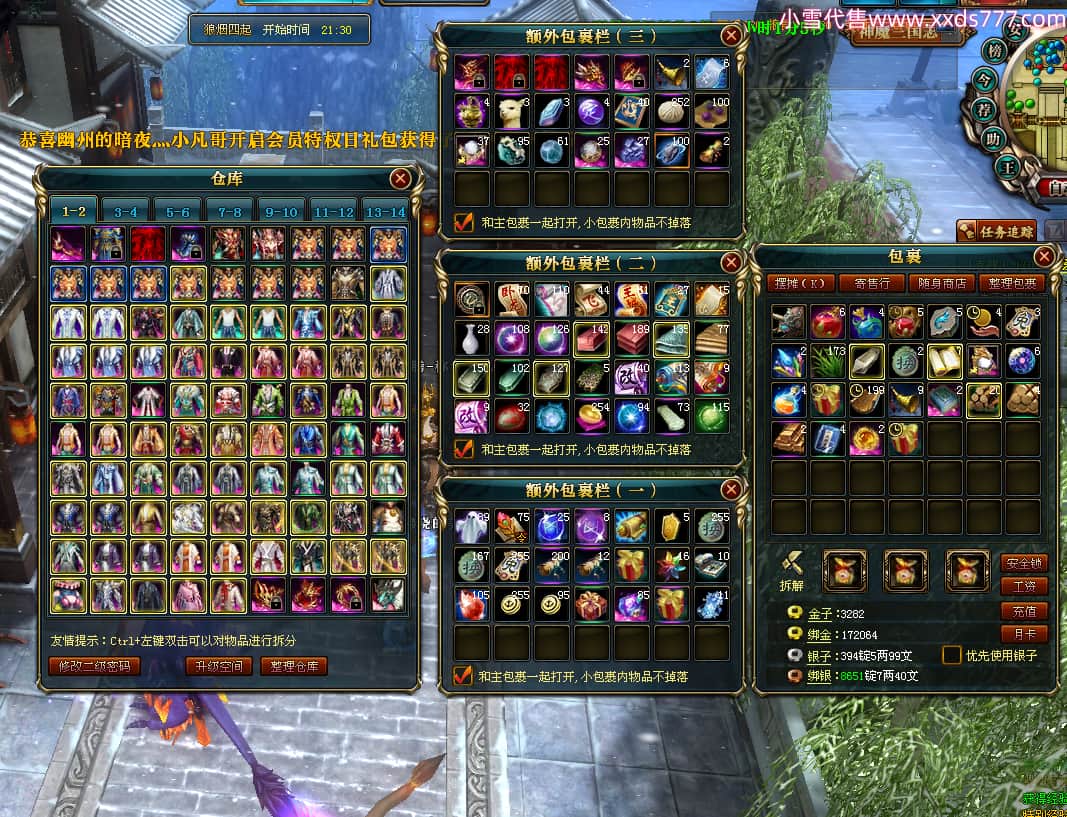Click the 修改二级密码 button
1067x817 pixels.
[94, 666]
